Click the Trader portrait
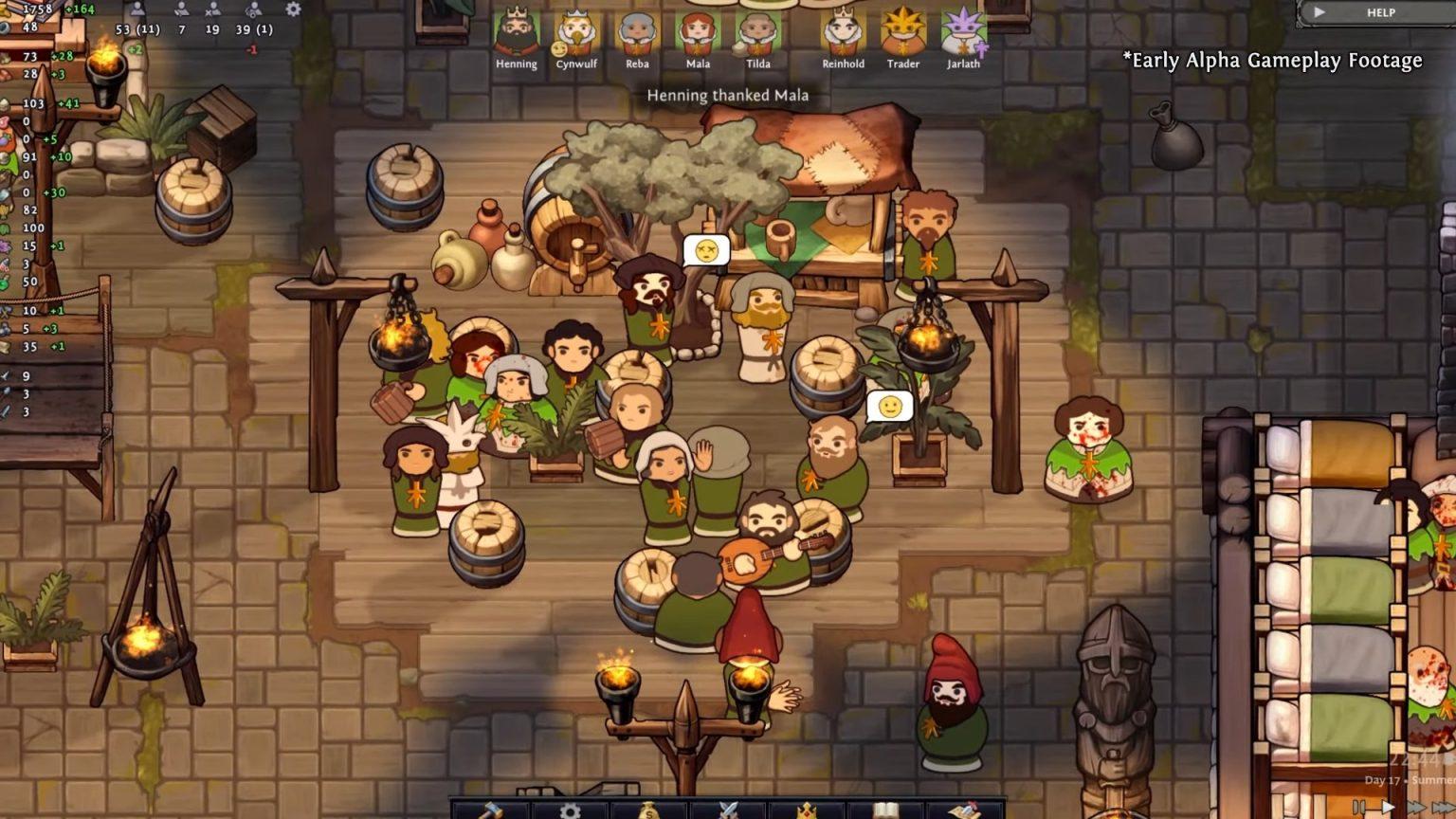Viewport: 1456px width, 819px height. pos(902,34)
